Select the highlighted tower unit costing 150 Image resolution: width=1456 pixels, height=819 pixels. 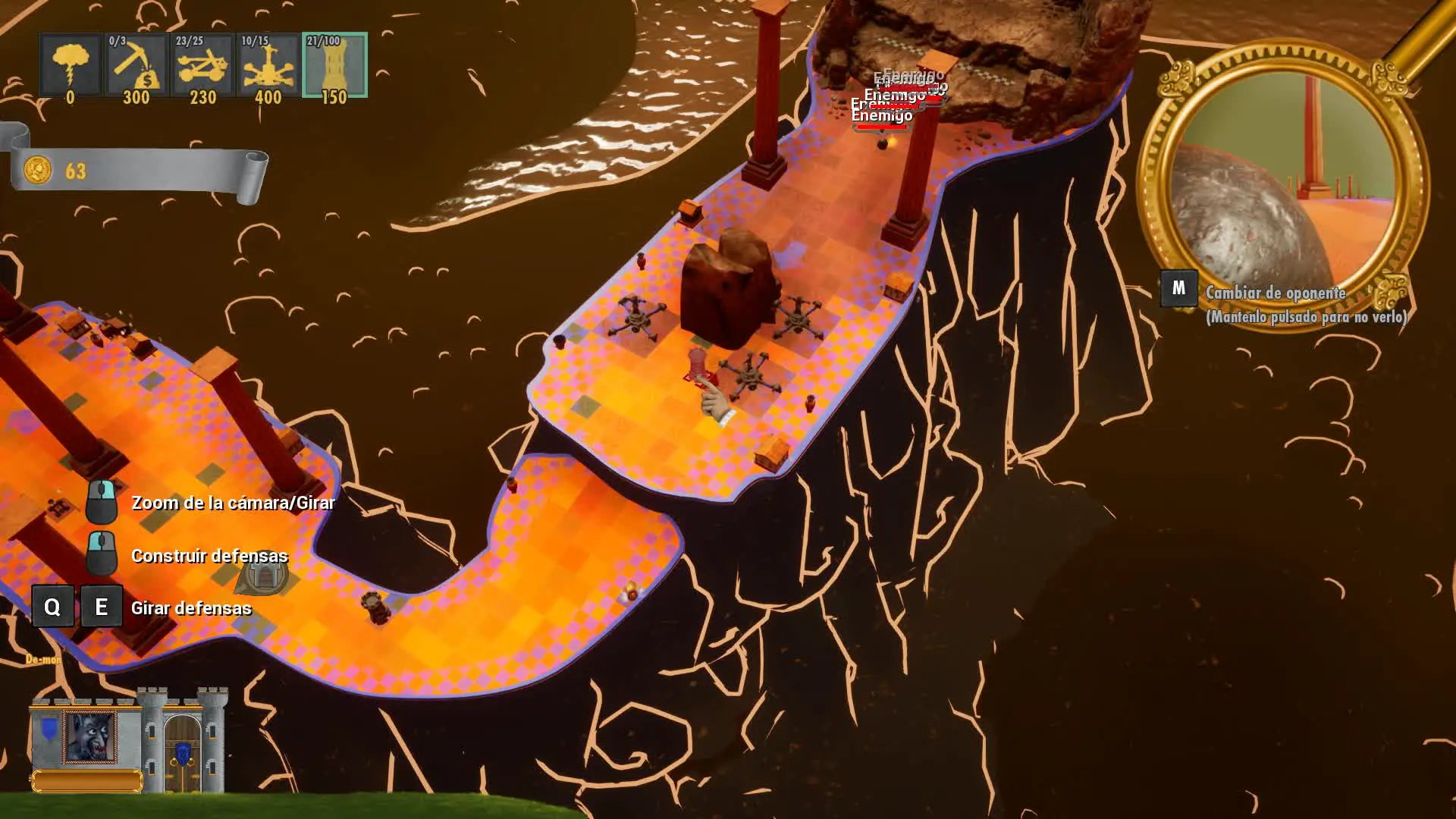tap(334, 66)
